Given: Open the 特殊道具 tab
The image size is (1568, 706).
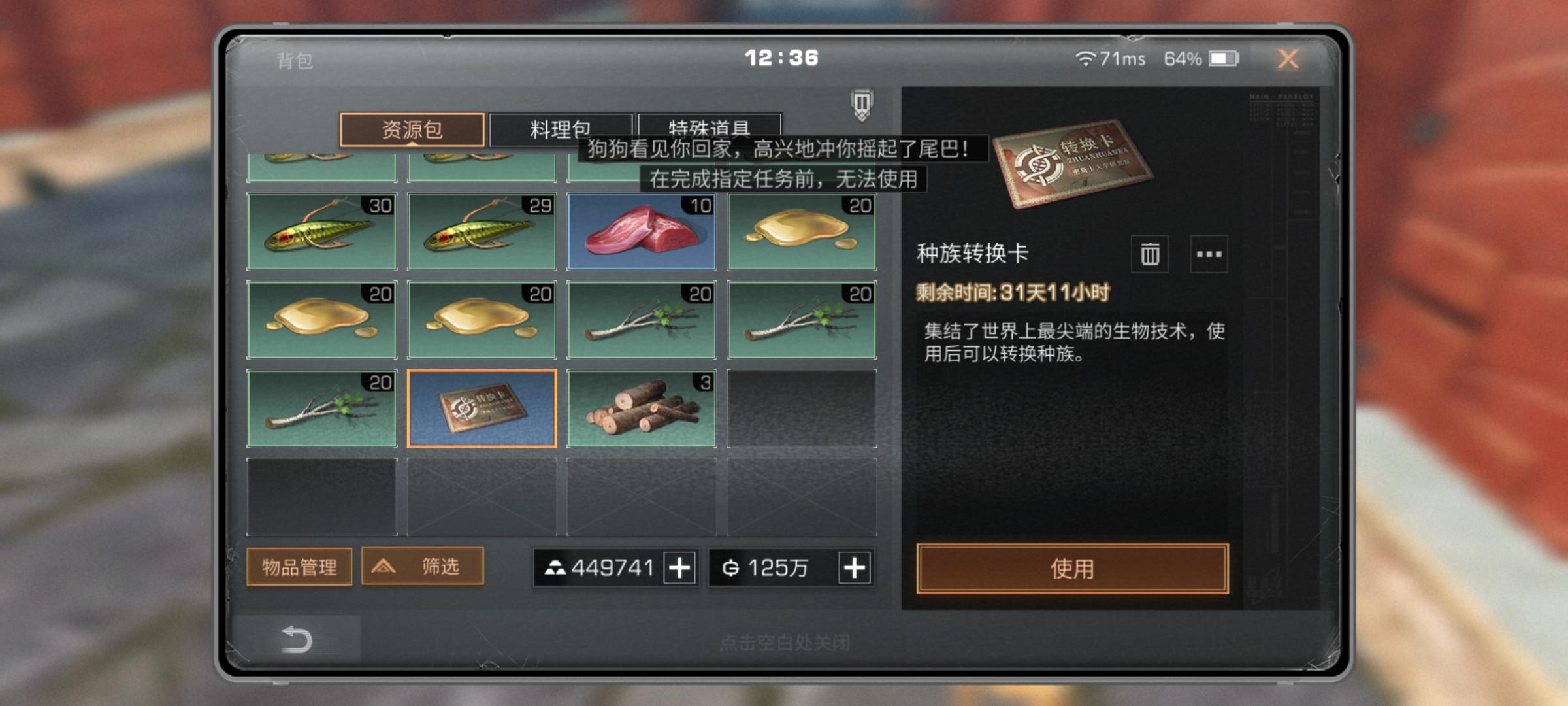Looking at the screenshot, I should coord(709,129).
